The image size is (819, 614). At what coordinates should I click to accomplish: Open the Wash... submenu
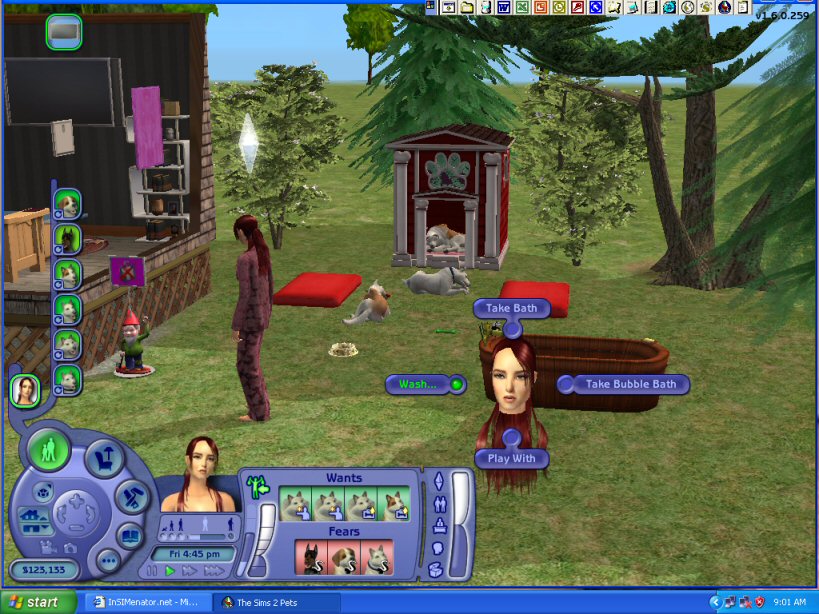pos(419,384)
